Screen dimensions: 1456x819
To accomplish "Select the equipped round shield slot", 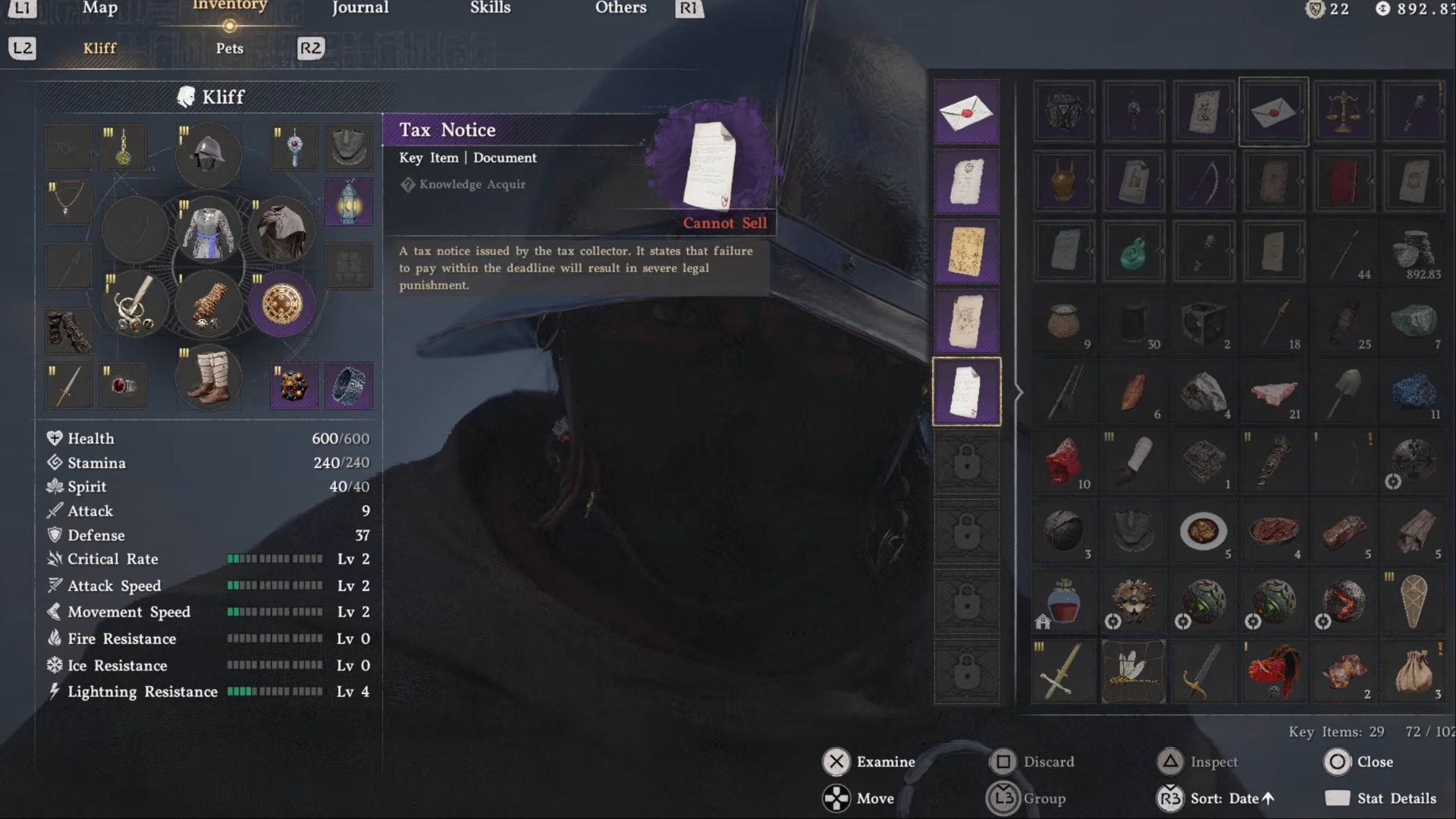I will [281, 304].
